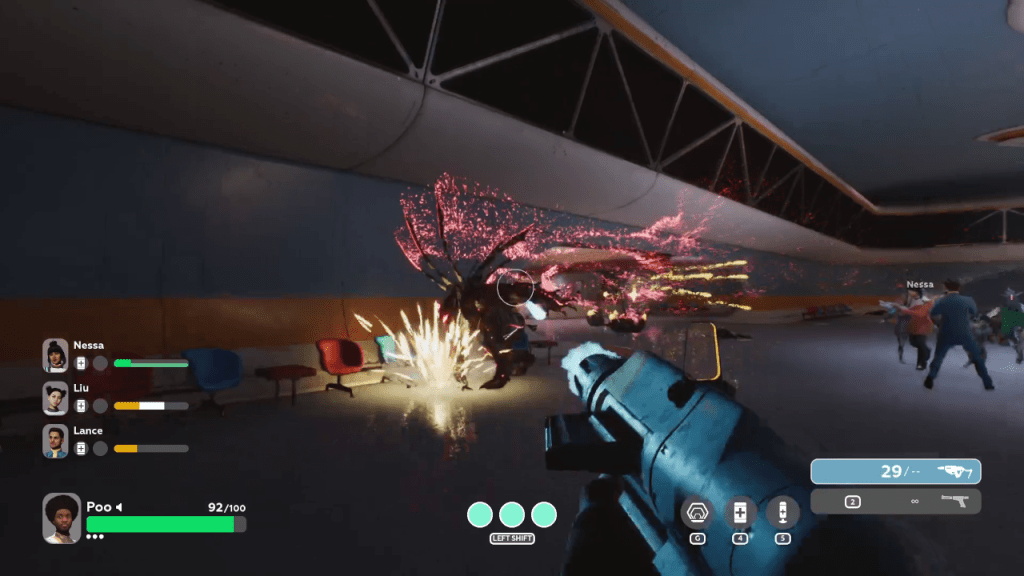1024x576 pixels.
Task: Use the medkit item slot
Action: tap(740, 512)
